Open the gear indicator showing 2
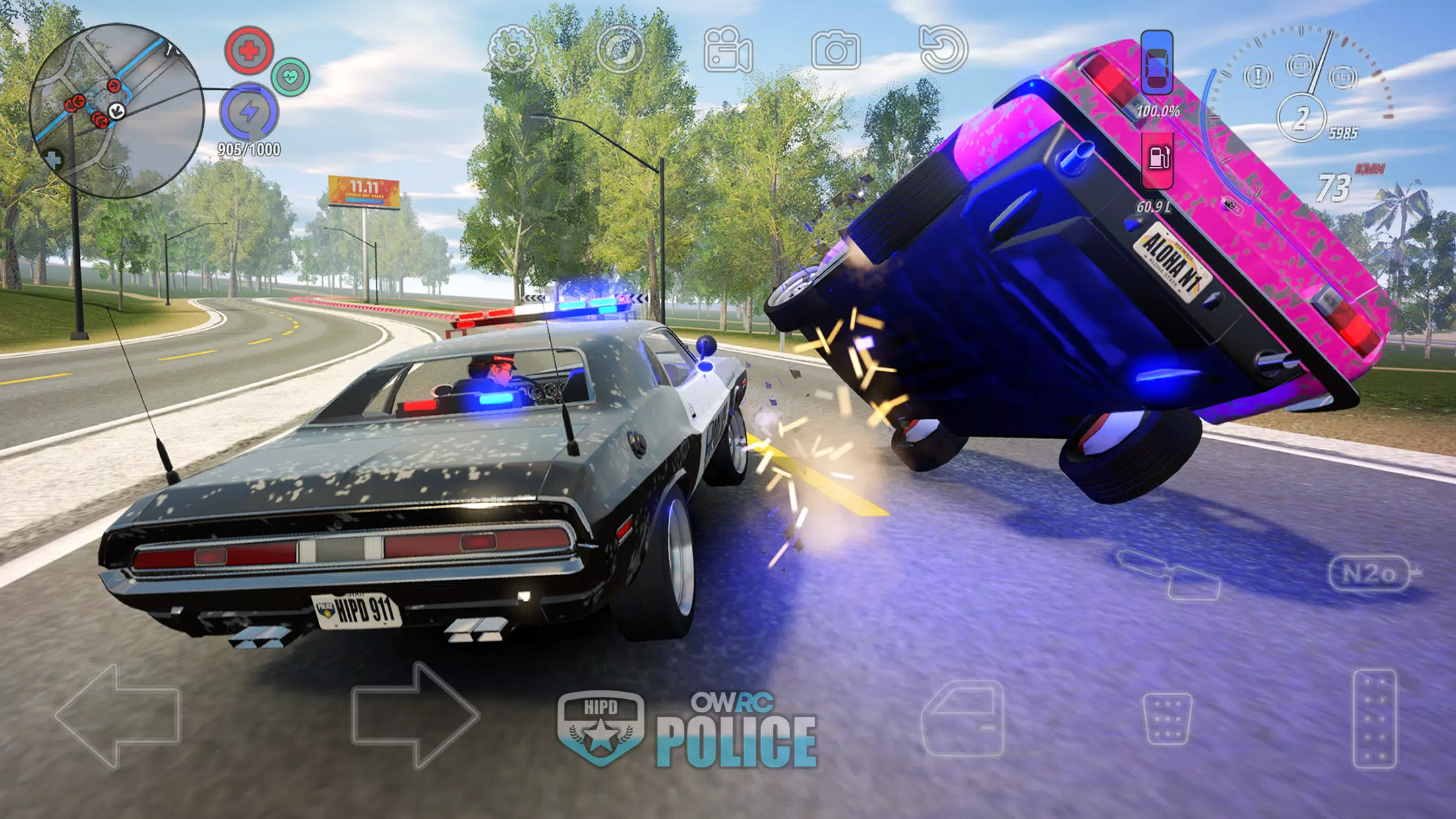The image size is (1456, 819). tap(1302, 117)
